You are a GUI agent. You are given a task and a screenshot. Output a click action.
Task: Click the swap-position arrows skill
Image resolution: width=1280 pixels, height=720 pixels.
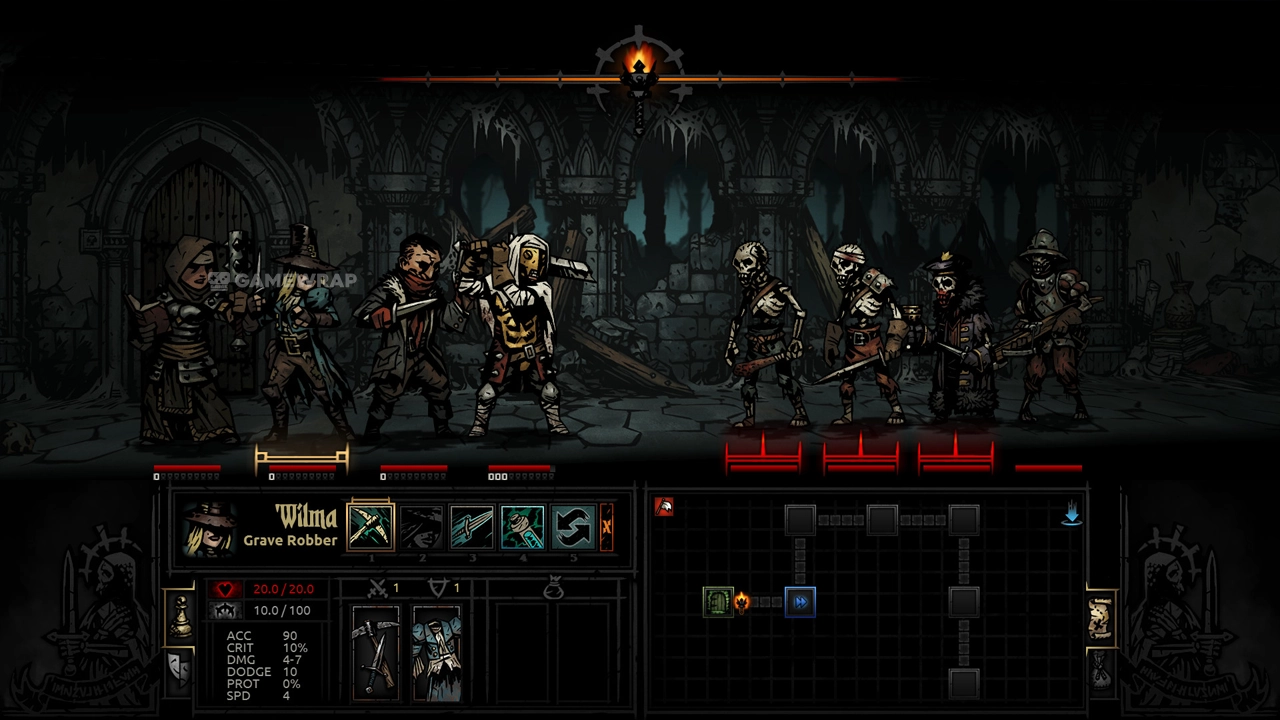click(573, 527)
